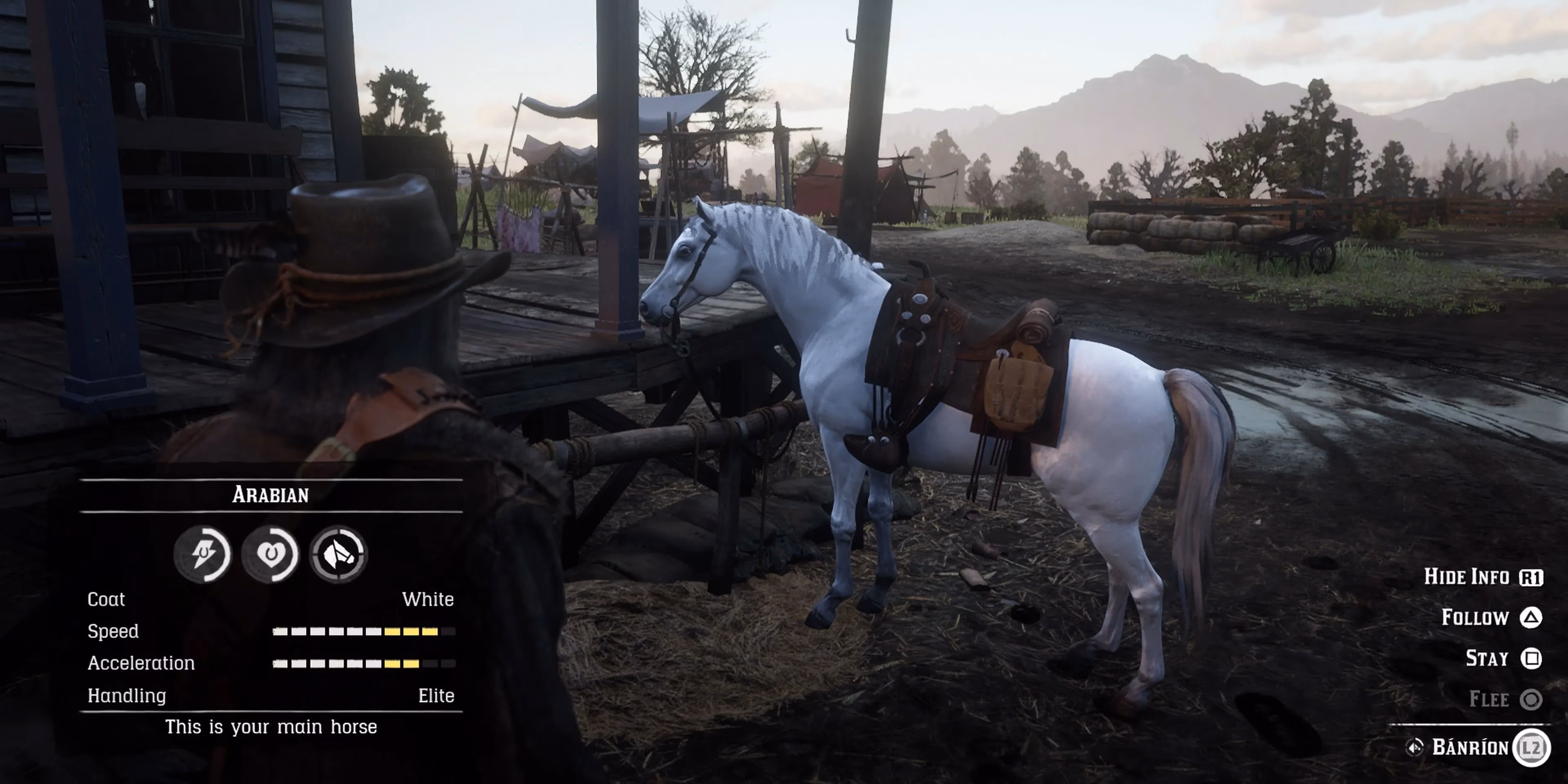The image size is (1568, 784).
Task: Select the horse health core icon
Action: click(270, 554)
